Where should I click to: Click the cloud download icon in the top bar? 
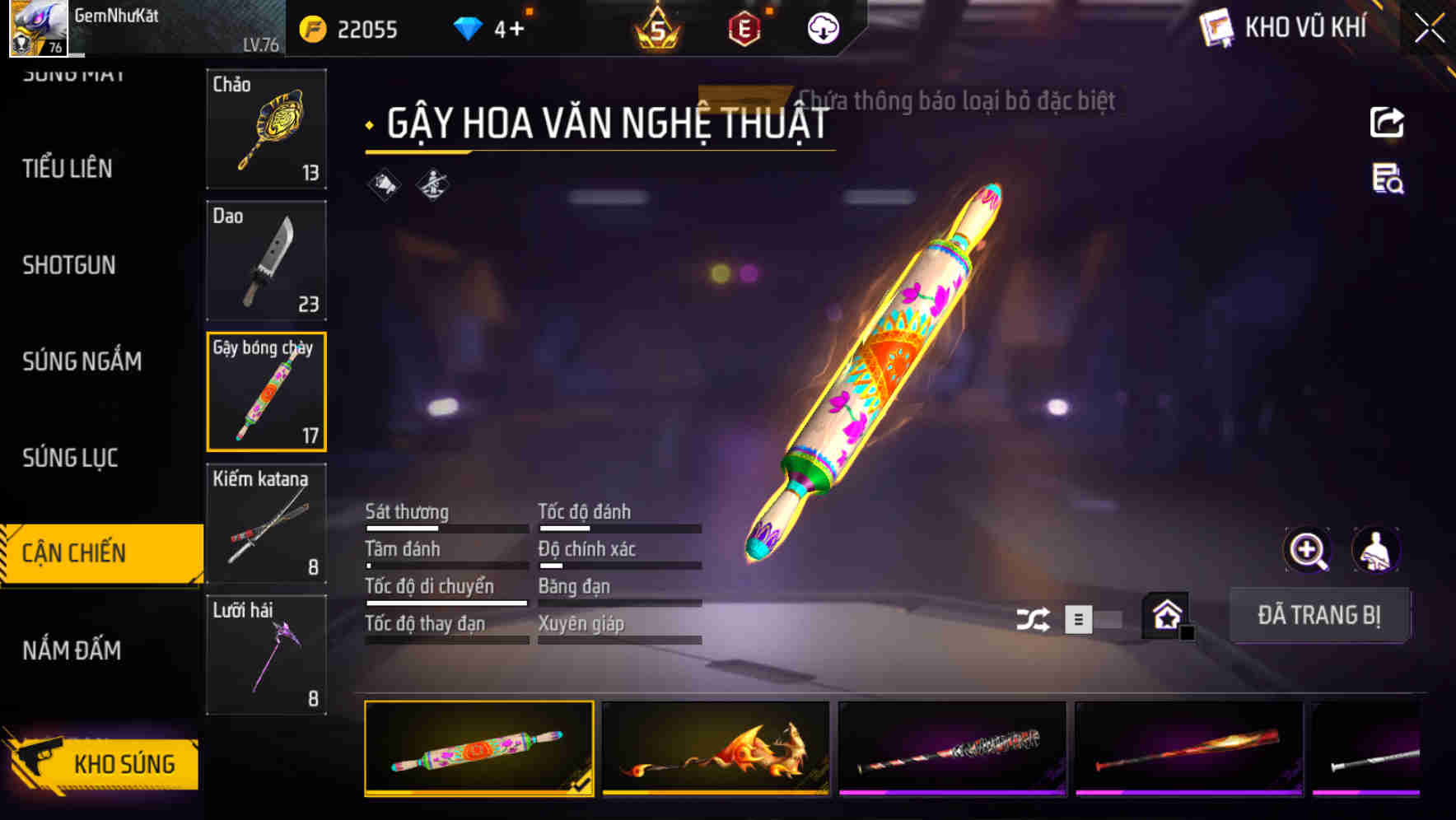tap(823, 30)
